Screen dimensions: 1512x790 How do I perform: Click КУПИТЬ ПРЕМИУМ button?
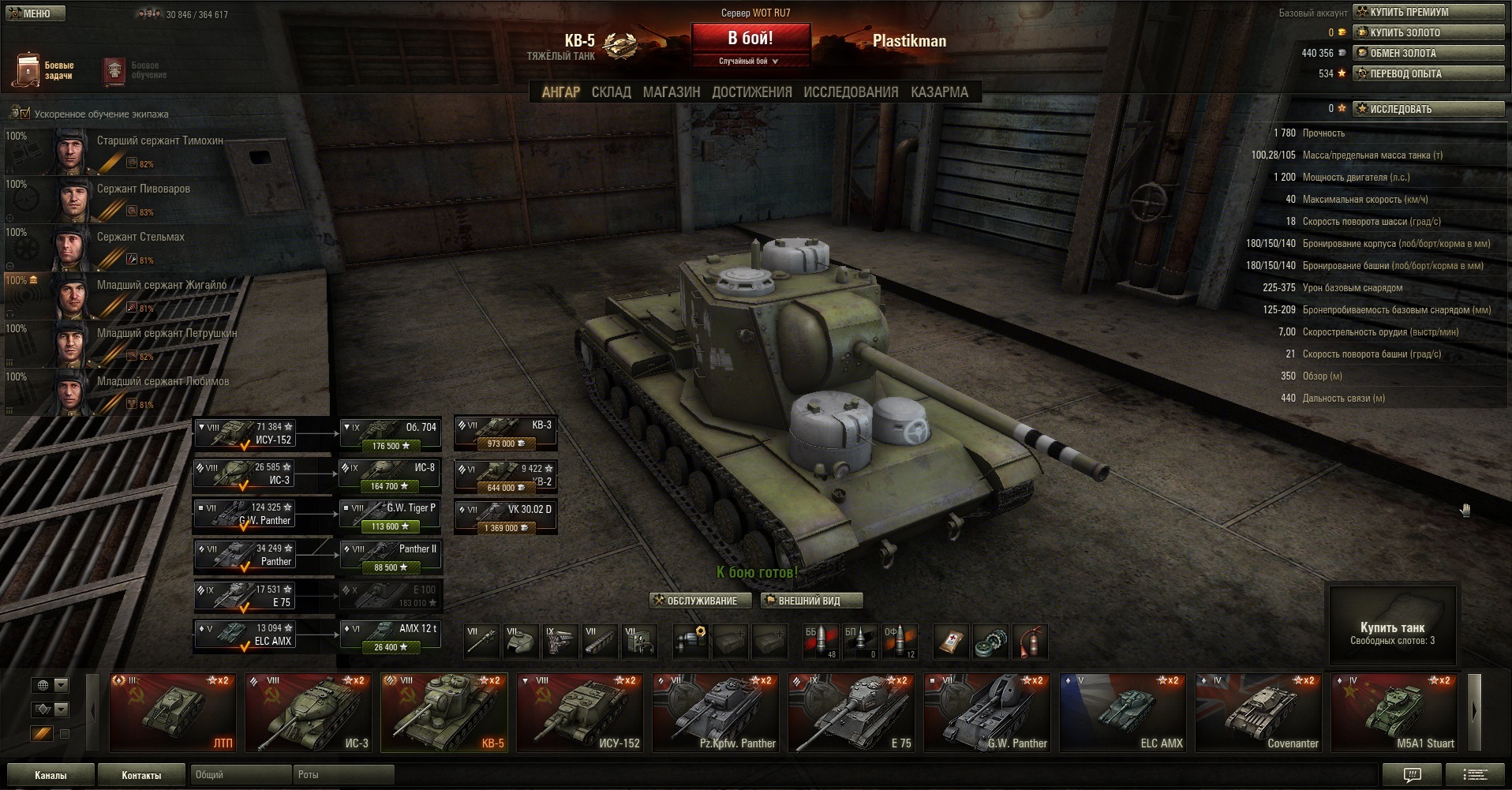pos(1428,12)
